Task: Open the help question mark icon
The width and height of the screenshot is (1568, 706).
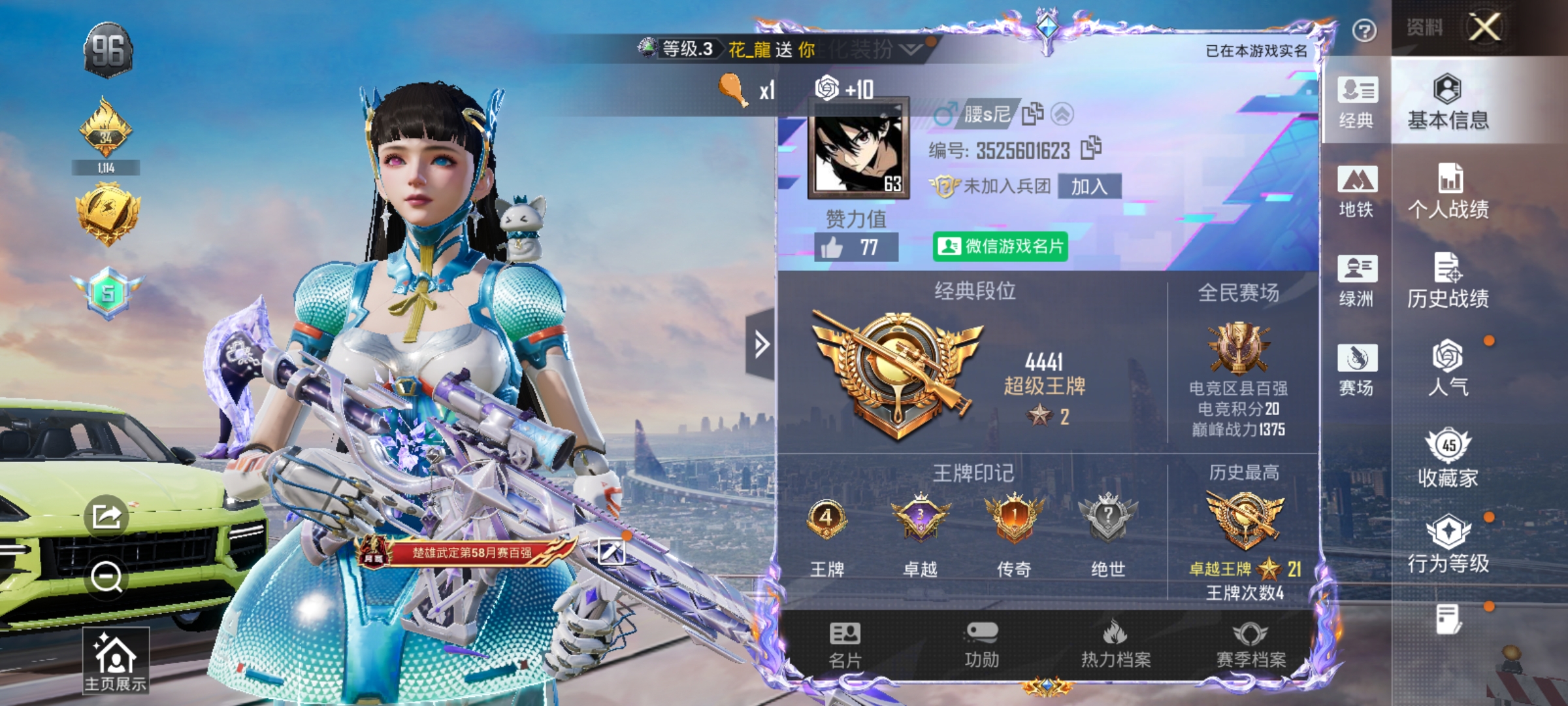Action: 1365,31
